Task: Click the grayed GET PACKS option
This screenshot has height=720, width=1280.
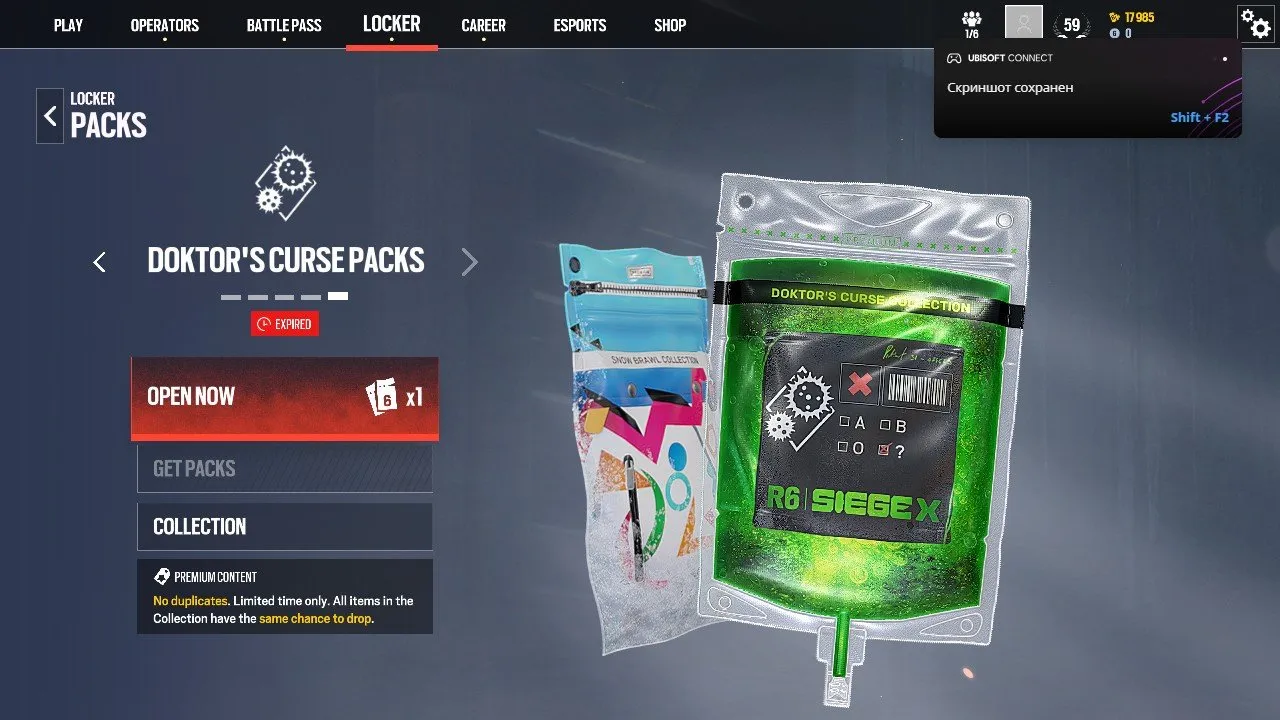Action: [x=284, y=468]
